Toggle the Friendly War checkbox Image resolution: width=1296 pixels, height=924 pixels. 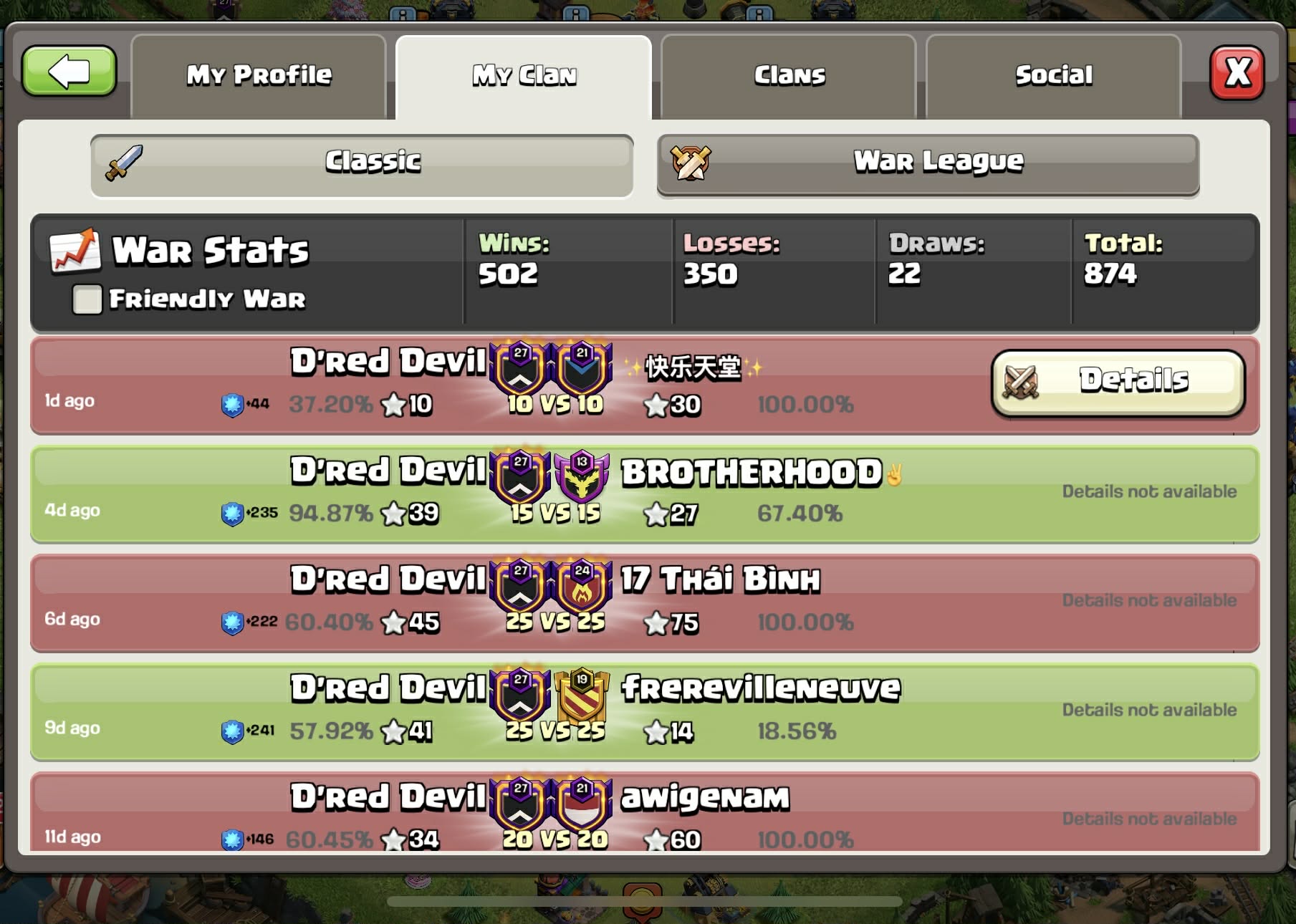coord(87,299)
